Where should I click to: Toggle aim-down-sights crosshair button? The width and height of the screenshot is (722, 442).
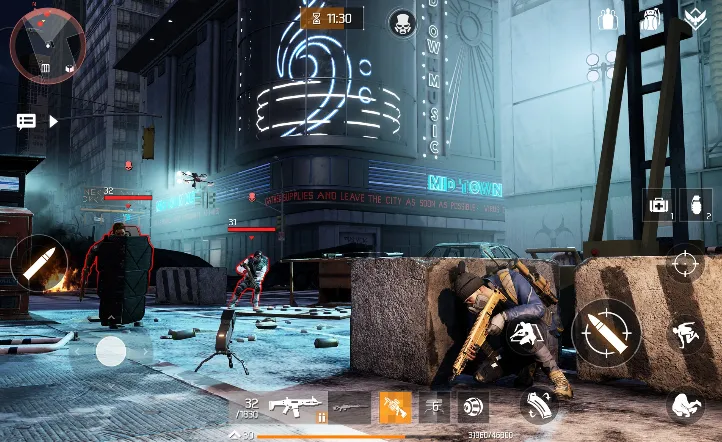685,264
